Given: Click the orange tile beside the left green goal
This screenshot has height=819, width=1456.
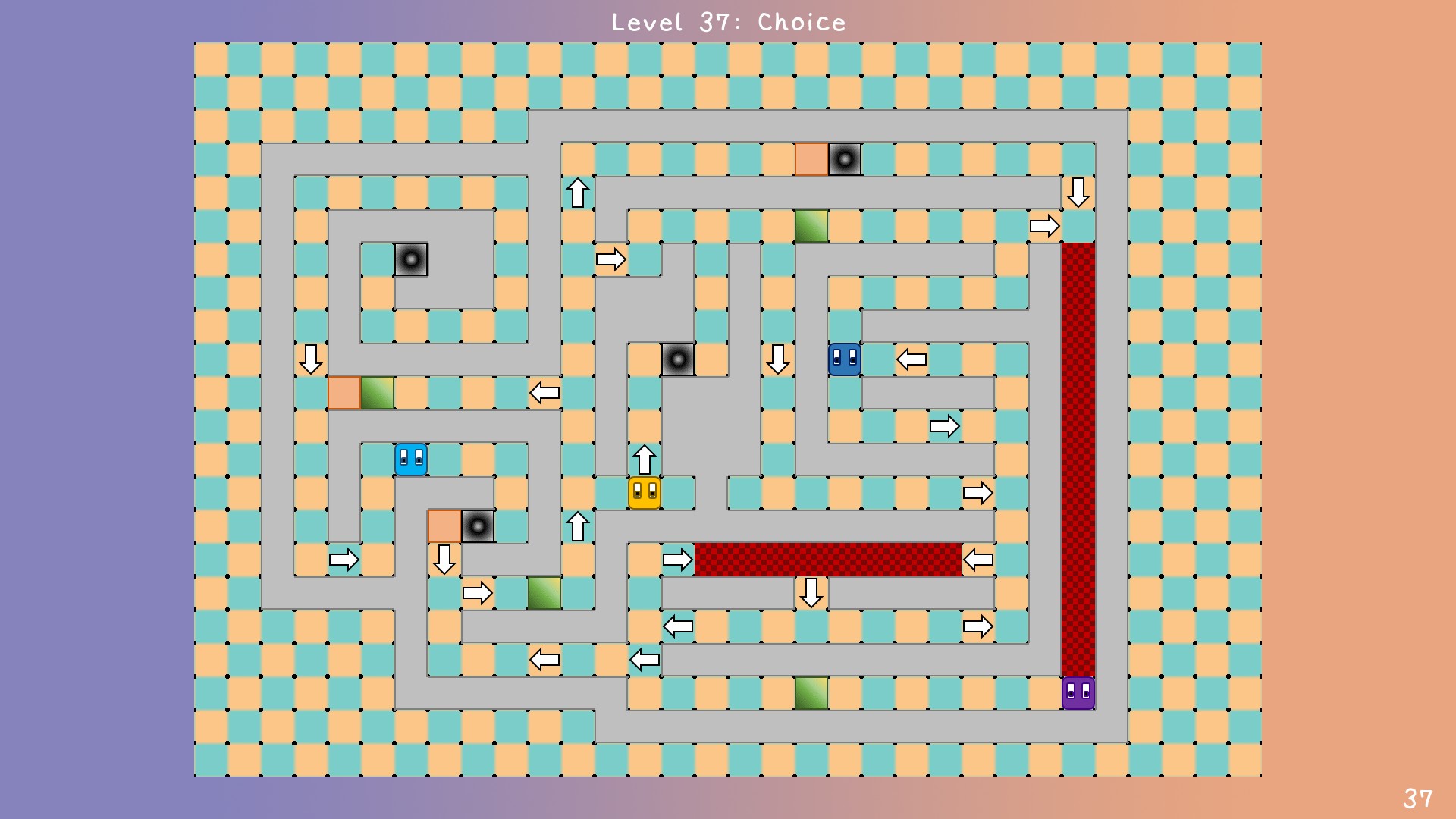Looking at the screenshot, I should (344, 392).
